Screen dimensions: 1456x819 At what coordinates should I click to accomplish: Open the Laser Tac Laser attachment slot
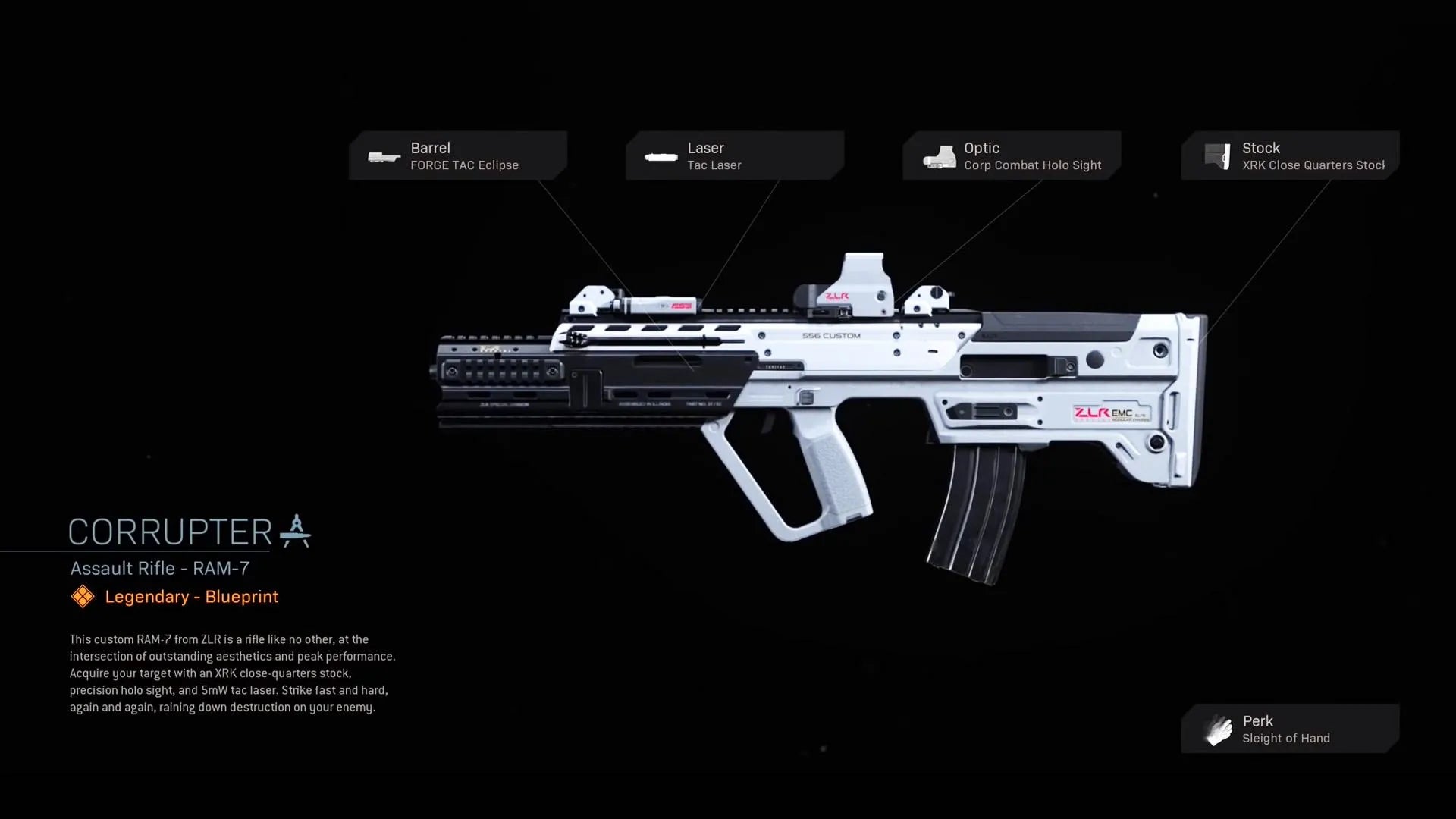[734, 155]
